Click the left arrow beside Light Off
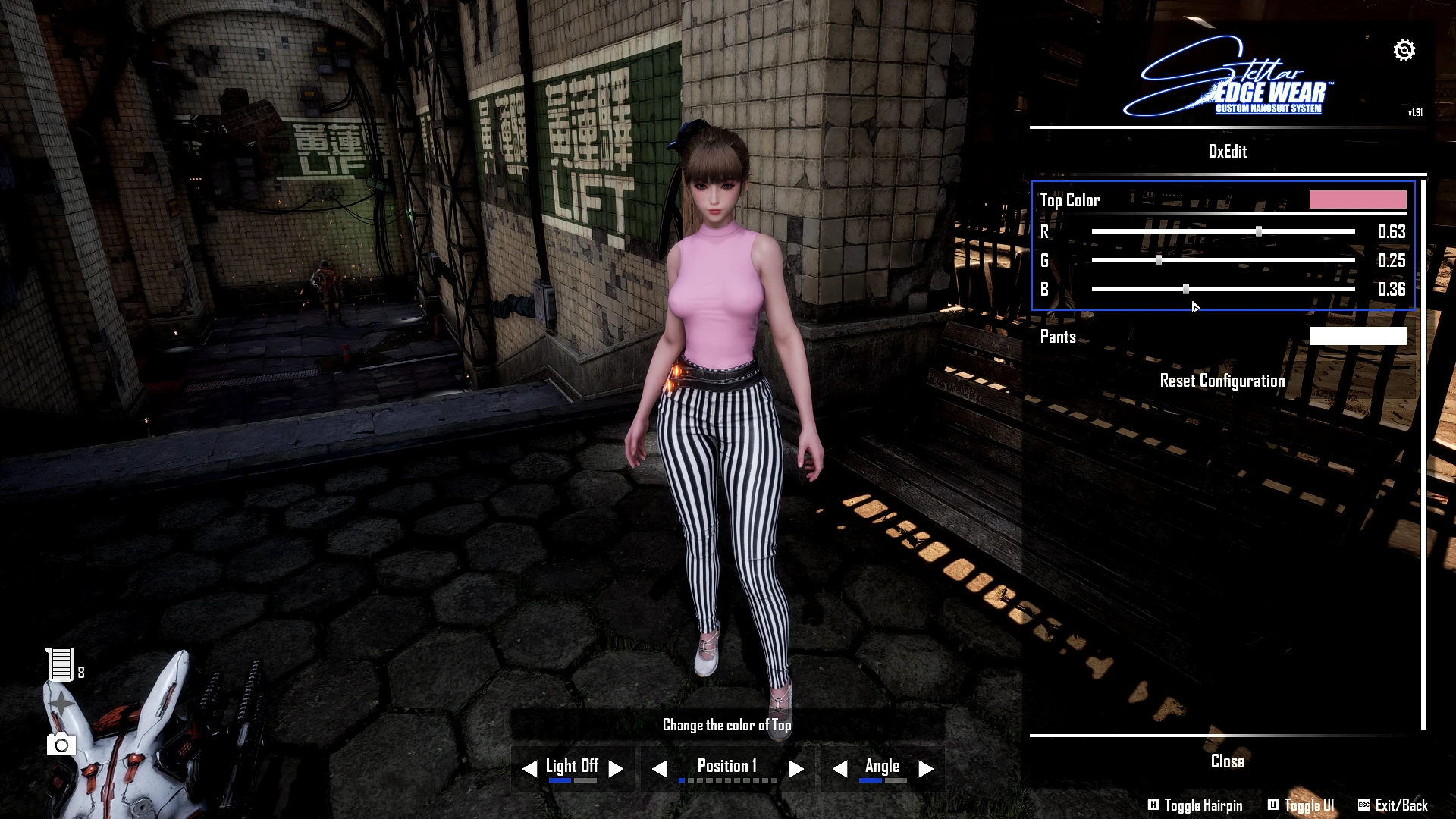The image size is (1456, 819). 530,769
